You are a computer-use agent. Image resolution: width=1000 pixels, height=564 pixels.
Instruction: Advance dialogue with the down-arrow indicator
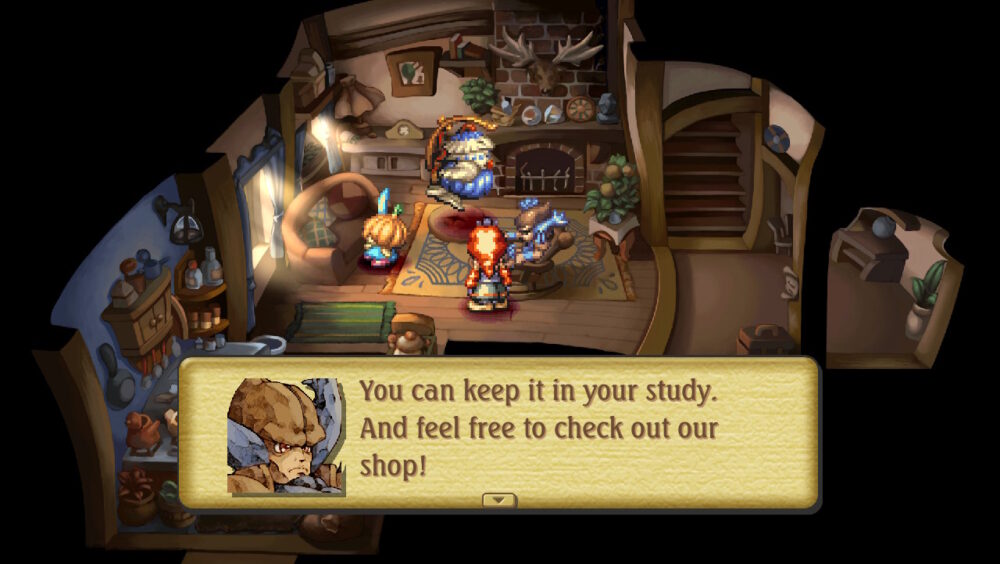(499, 499)
